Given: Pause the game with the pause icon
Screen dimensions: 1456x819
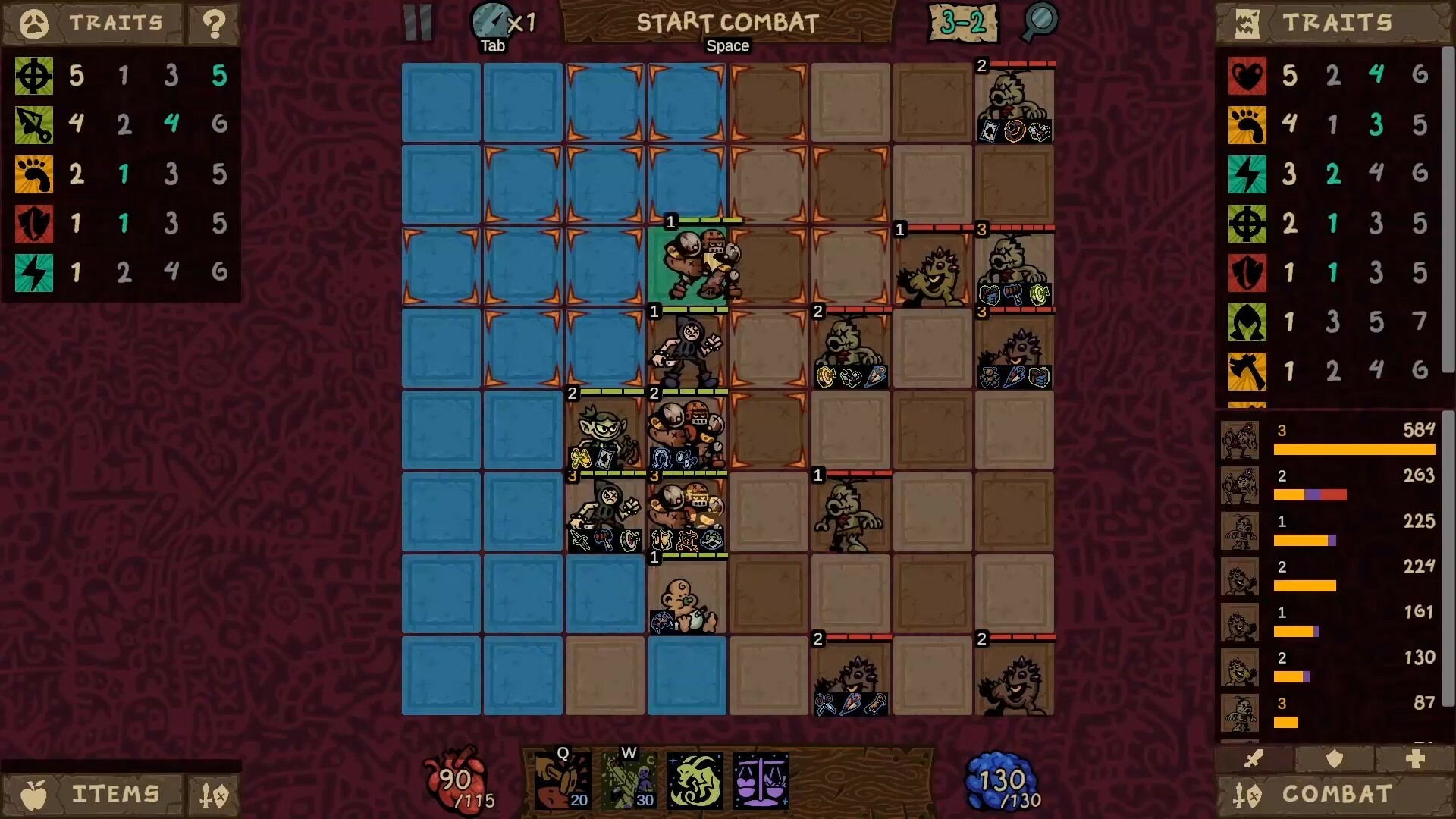Looking at the screenshot, I should coord(419,24).
